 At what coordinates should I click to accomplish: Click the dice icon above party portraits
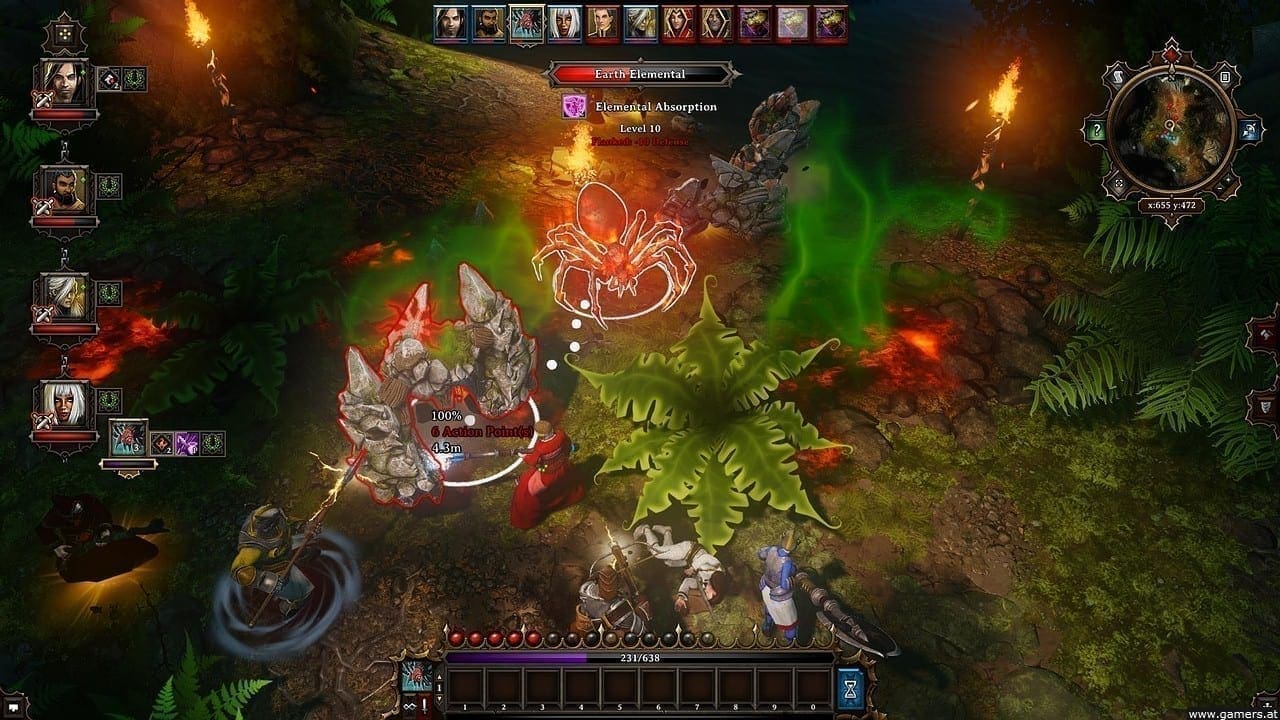64,33
